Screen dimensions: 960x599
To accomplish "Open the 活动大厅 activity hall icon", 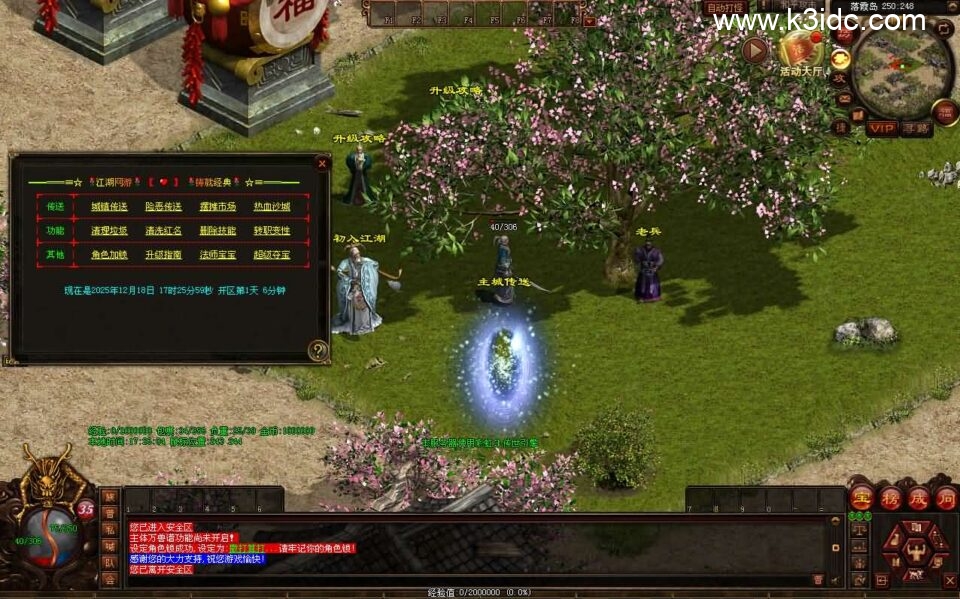I will 800,50.
